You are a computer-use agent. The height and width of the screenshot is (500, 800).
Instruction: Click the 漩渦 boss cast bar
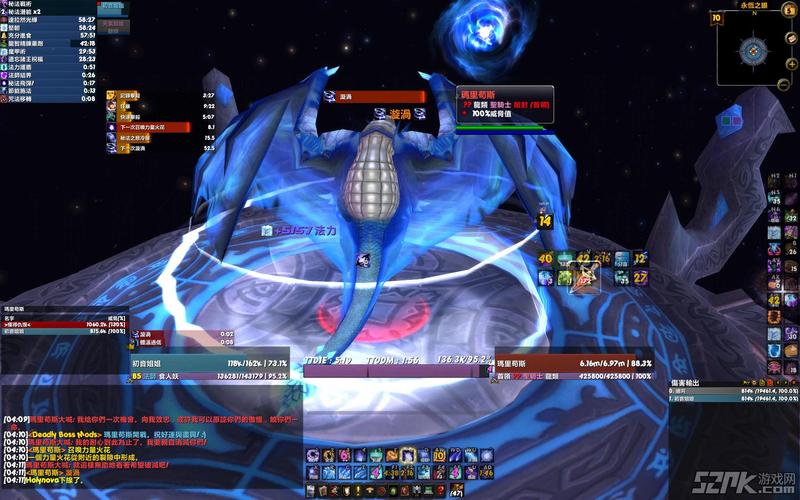pyautogui.click(x=376, y=96)
